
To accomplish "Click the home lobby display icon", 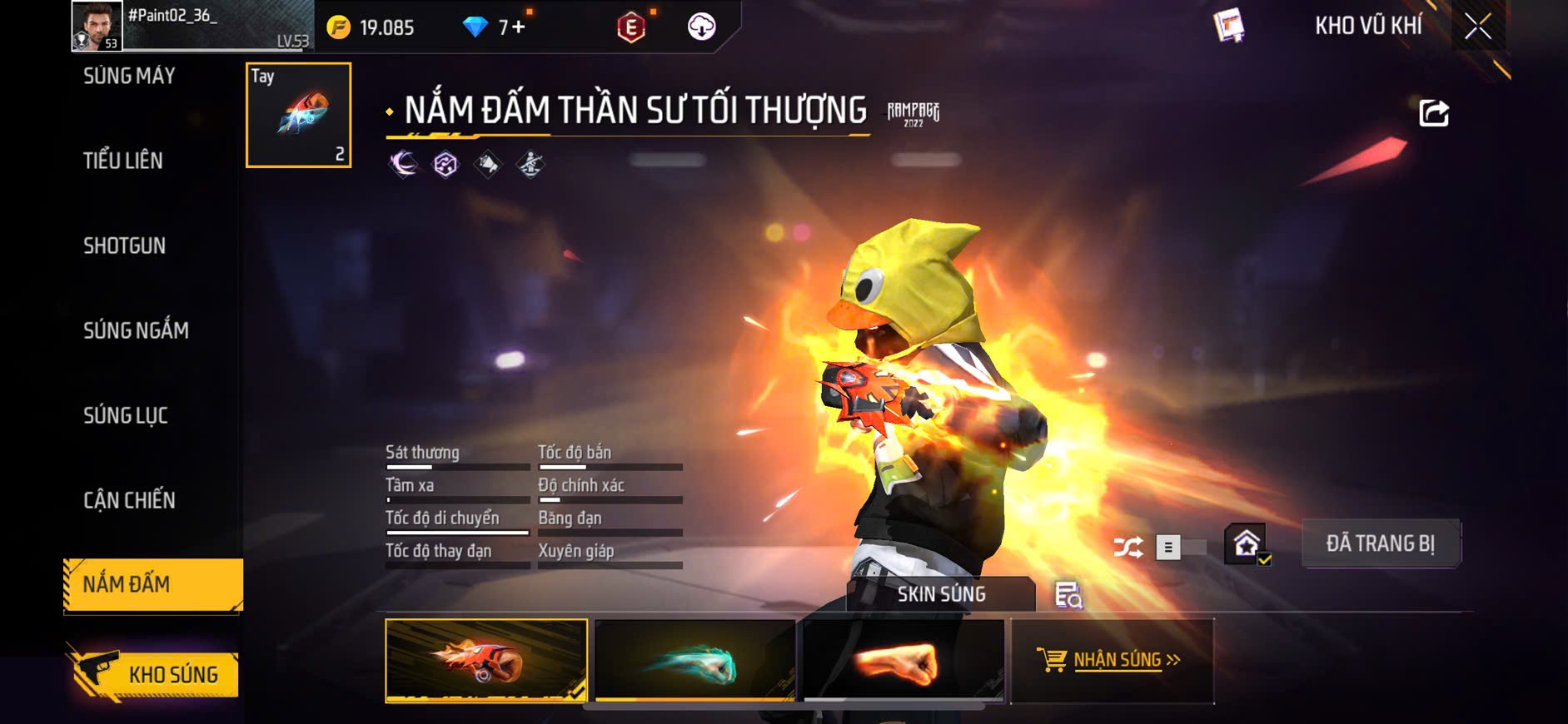I will [1246, 545].
